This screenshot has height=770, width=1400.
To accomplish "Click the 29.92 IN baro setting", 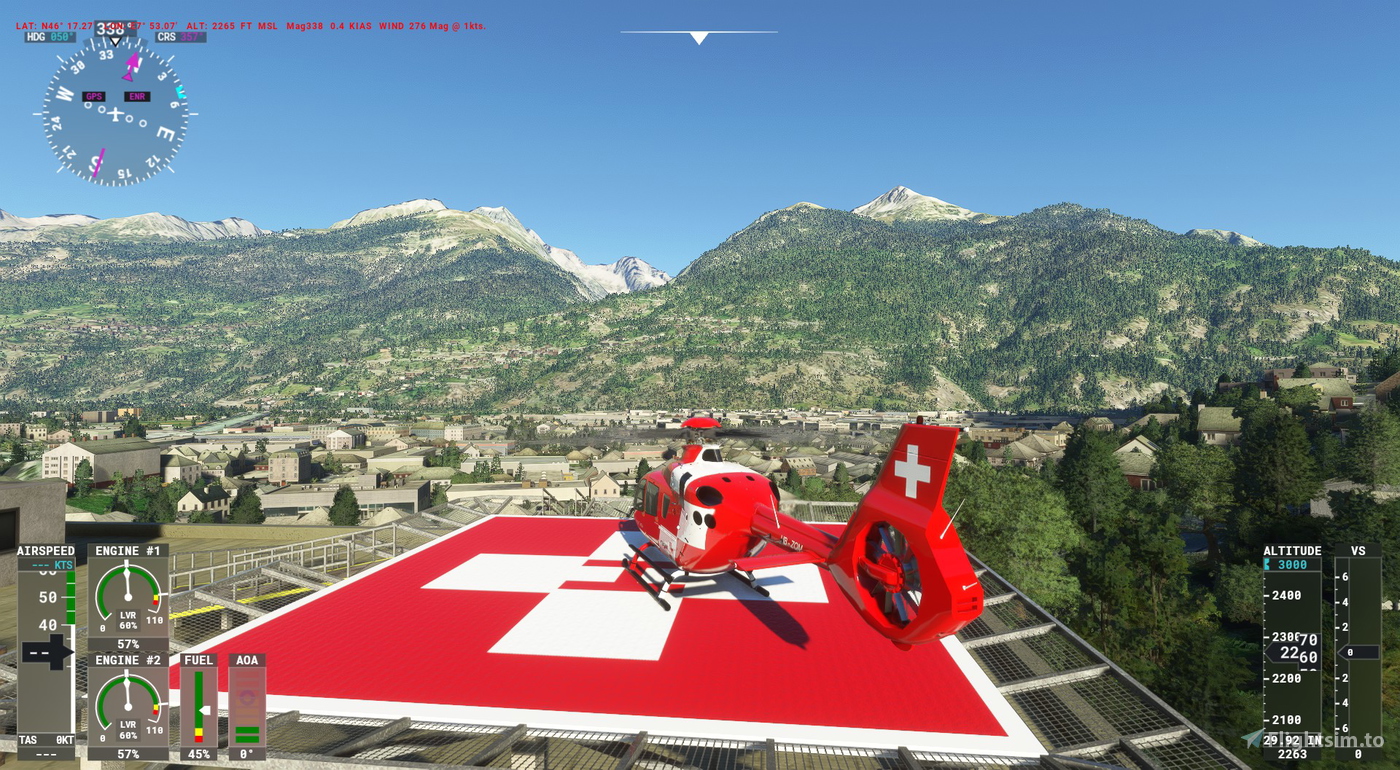I will point(1293,738).
